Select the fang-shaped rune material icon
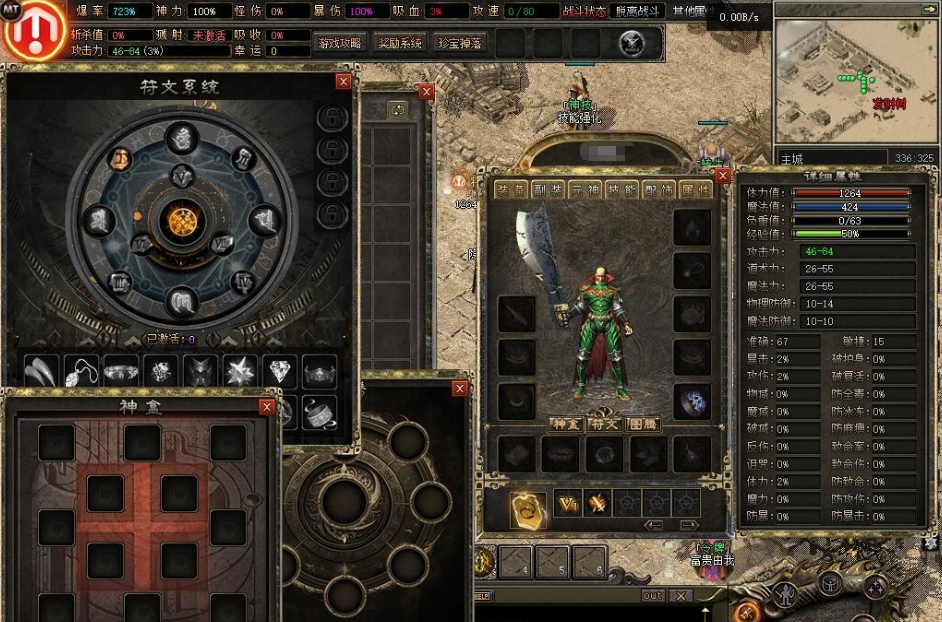The image size is (942, 622). (x=40, y=371)
